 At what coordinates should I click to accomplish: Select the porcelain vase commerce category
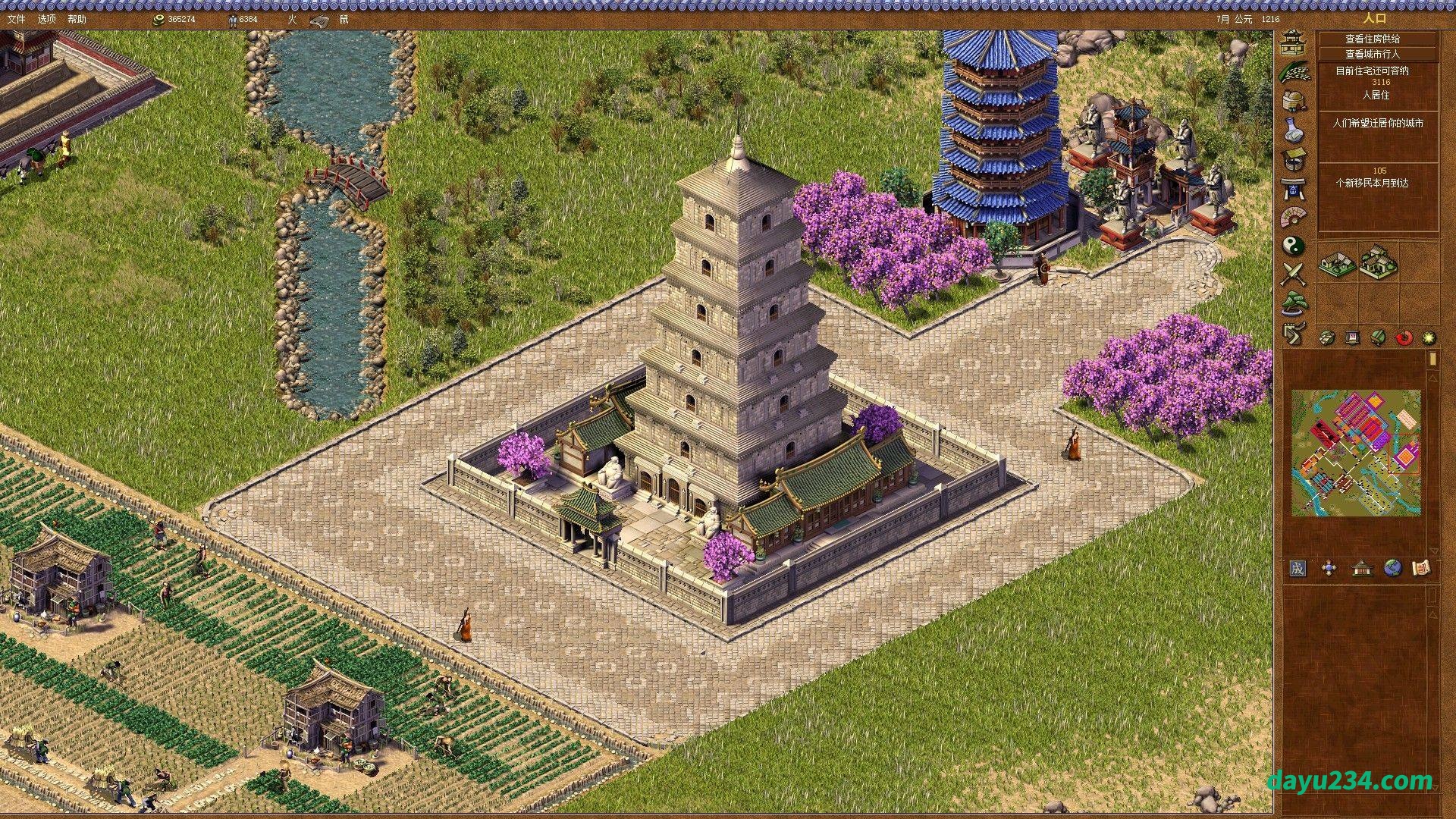point(1293,130)
